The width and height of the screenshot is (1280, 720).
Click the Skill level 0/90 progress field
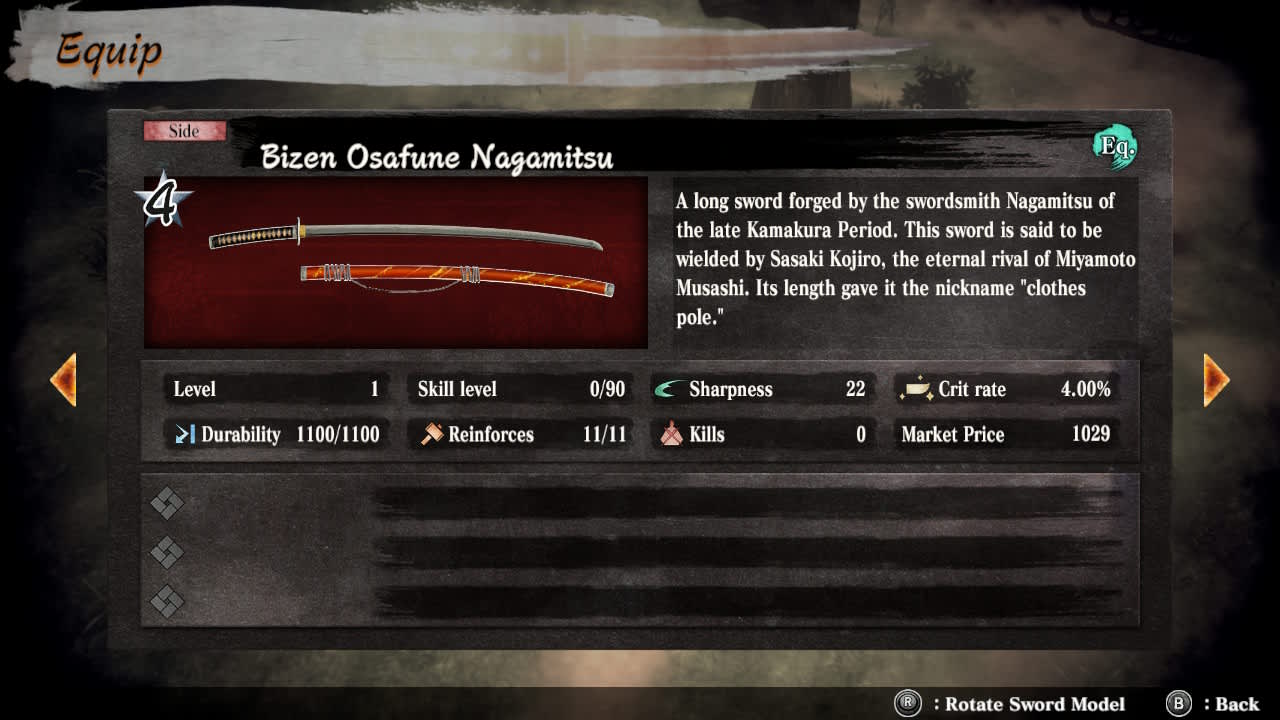click(521, 389)
